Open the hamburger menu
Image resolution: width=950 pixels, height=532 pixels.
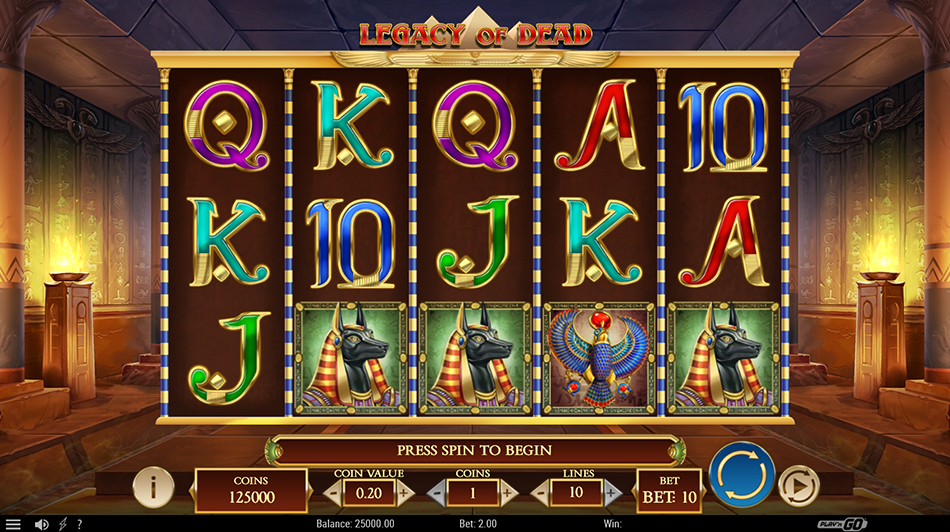pyautogui.click(x=13, y=524)
